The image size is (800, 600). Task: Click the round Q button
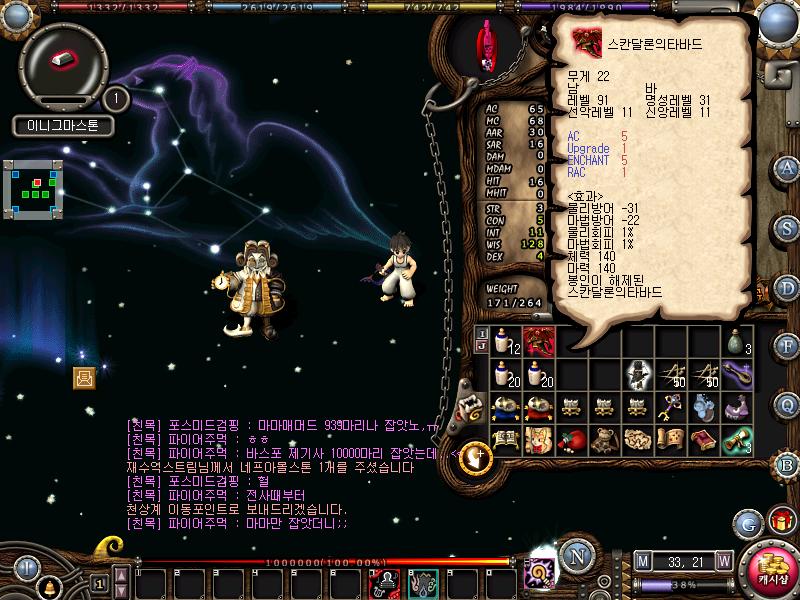tap(787, 404)
